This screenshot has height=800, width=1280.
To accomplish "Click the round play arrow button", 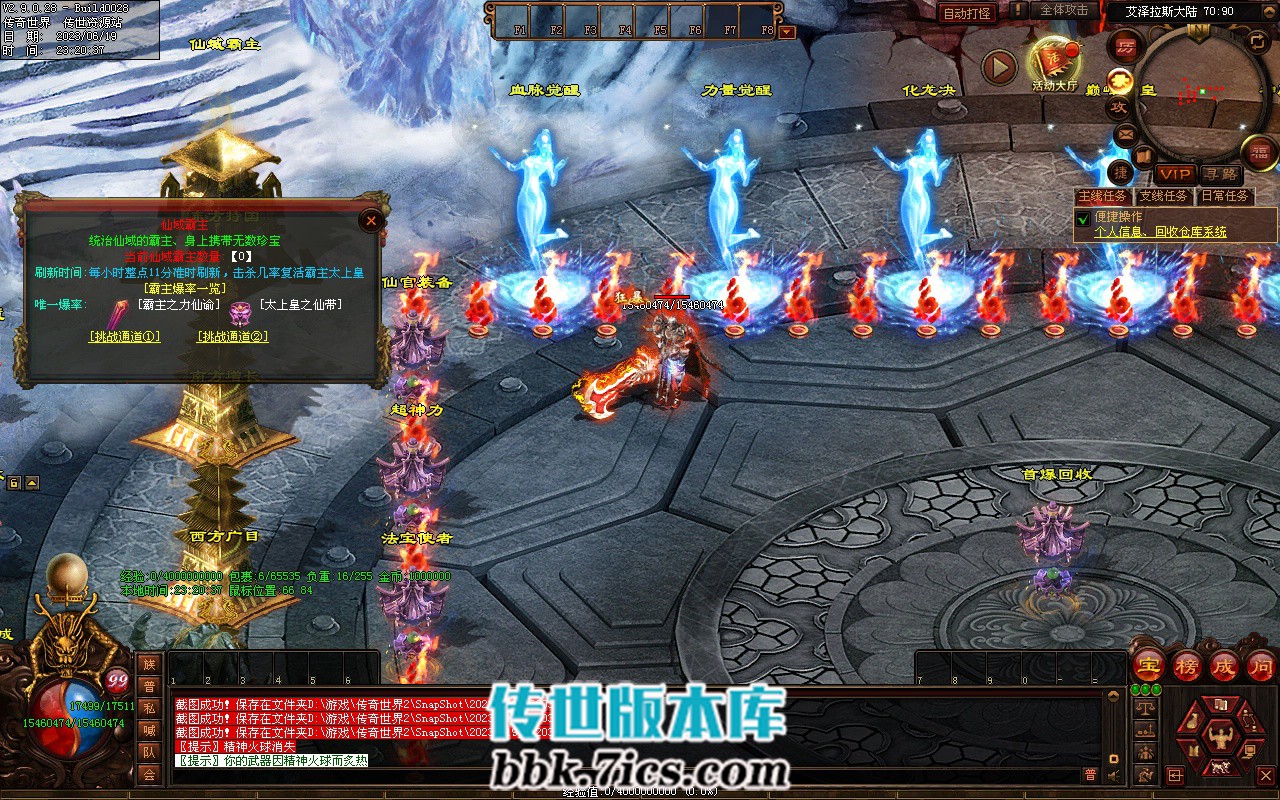I will tap(998, 67).
